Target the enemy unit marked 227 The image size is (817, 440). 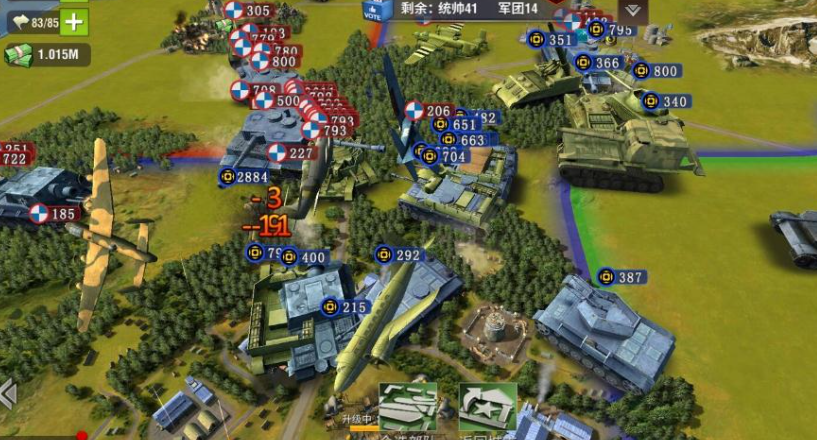pos(291,153)
